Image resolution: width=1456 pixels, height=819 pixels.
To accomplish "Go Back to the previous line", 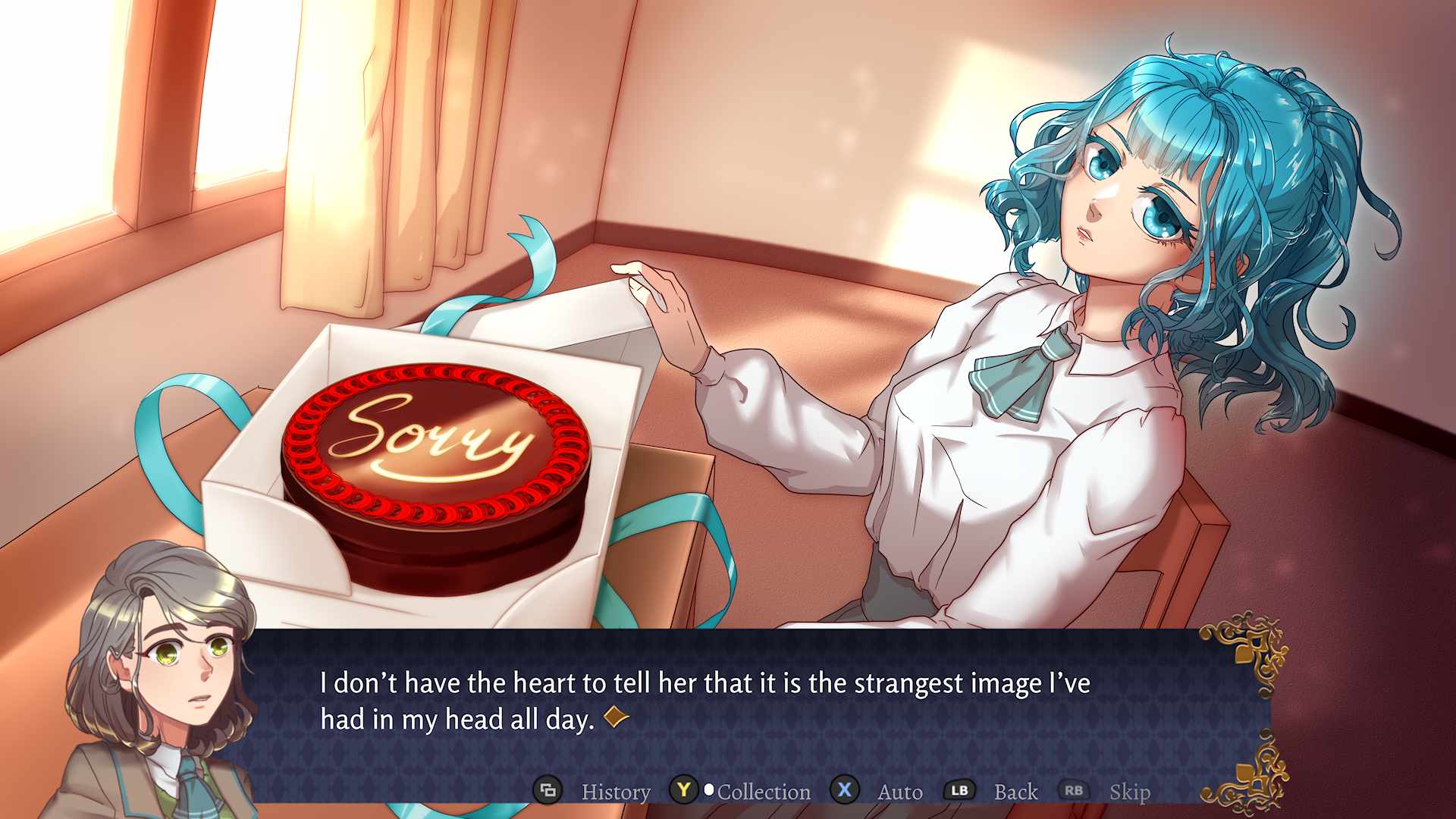I will tap(1015, 792).
